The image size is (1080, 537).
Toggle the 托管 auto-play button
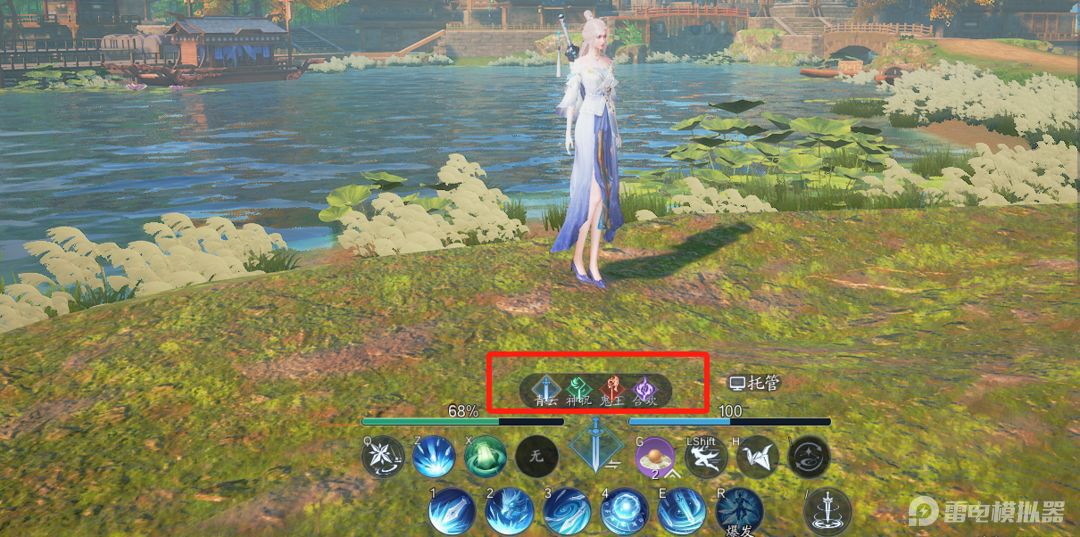754,383
